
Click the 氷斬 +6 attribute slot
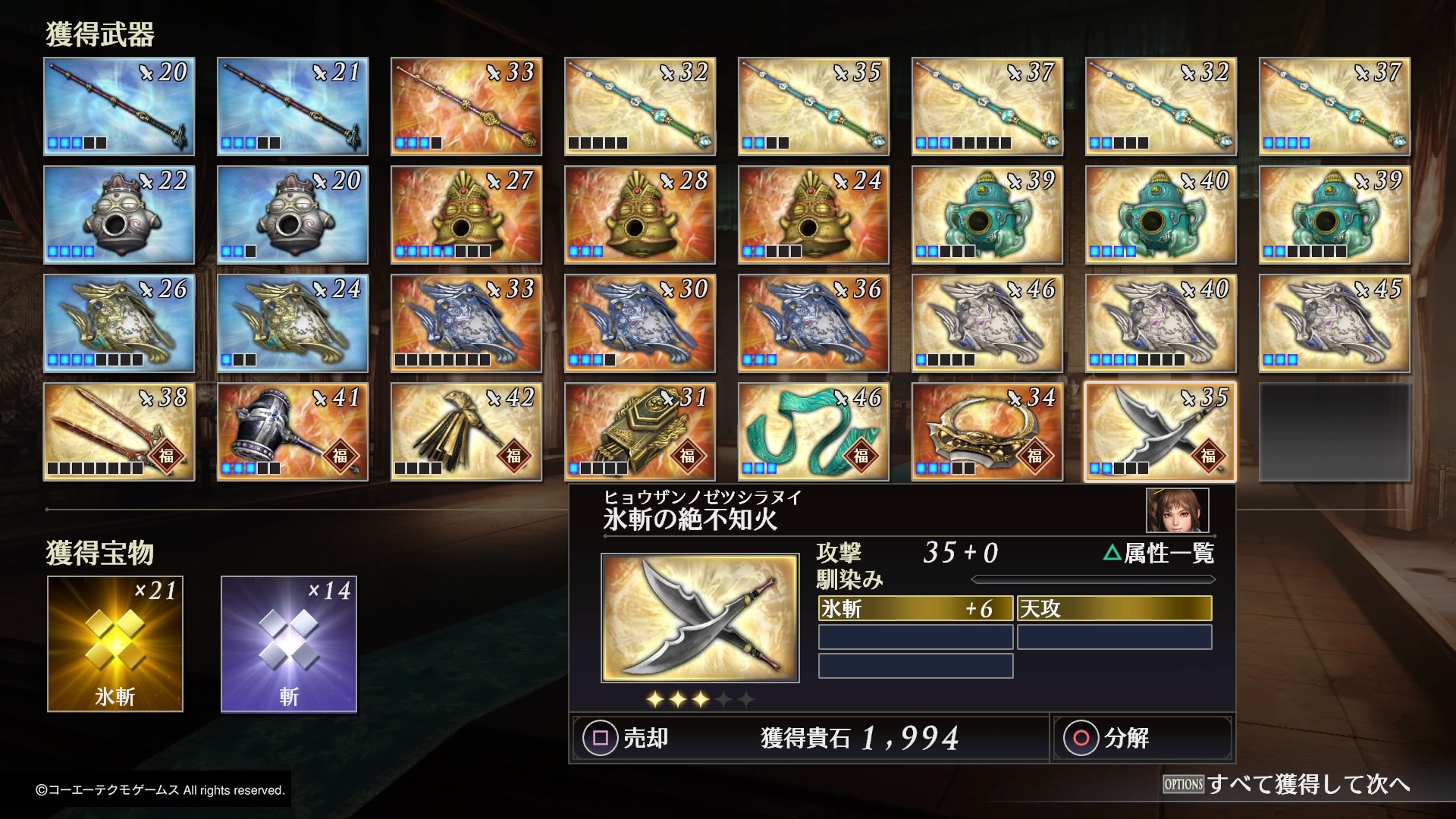pyautogui.click(x=915, y=608)
